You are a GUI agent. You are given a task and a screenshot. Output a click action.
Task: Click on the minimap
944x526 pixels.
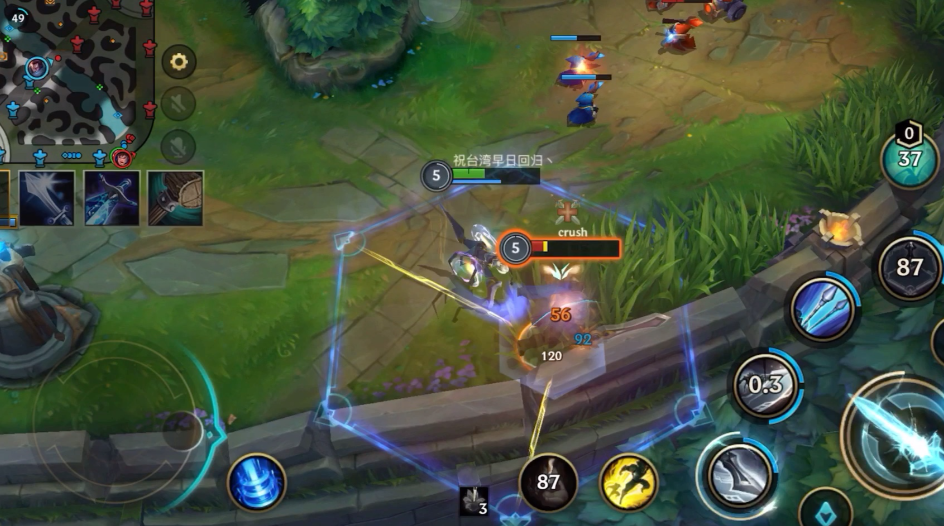[75, 75]
